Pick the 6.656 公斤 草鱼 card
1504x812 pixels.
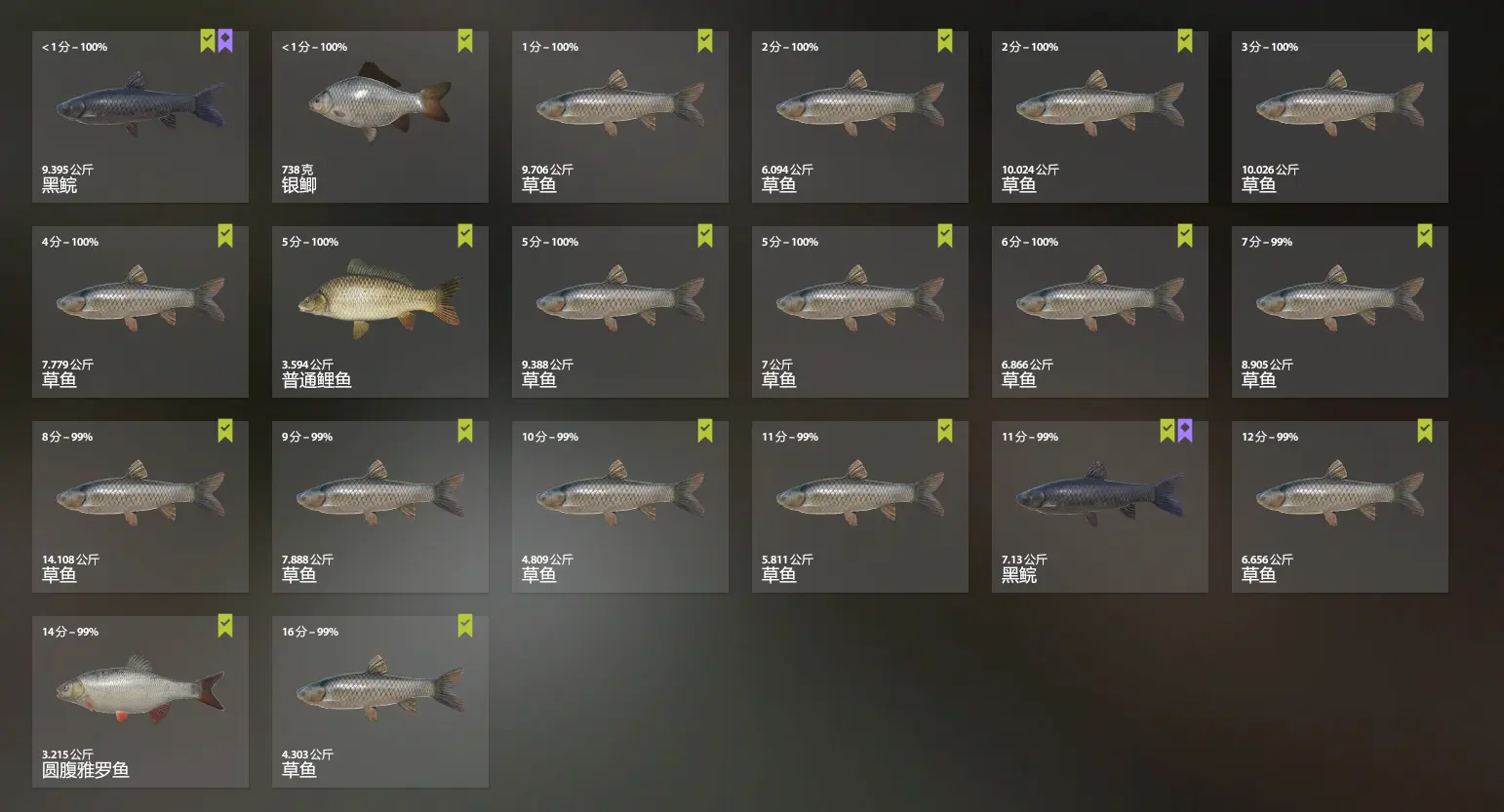pos(1339,507)
